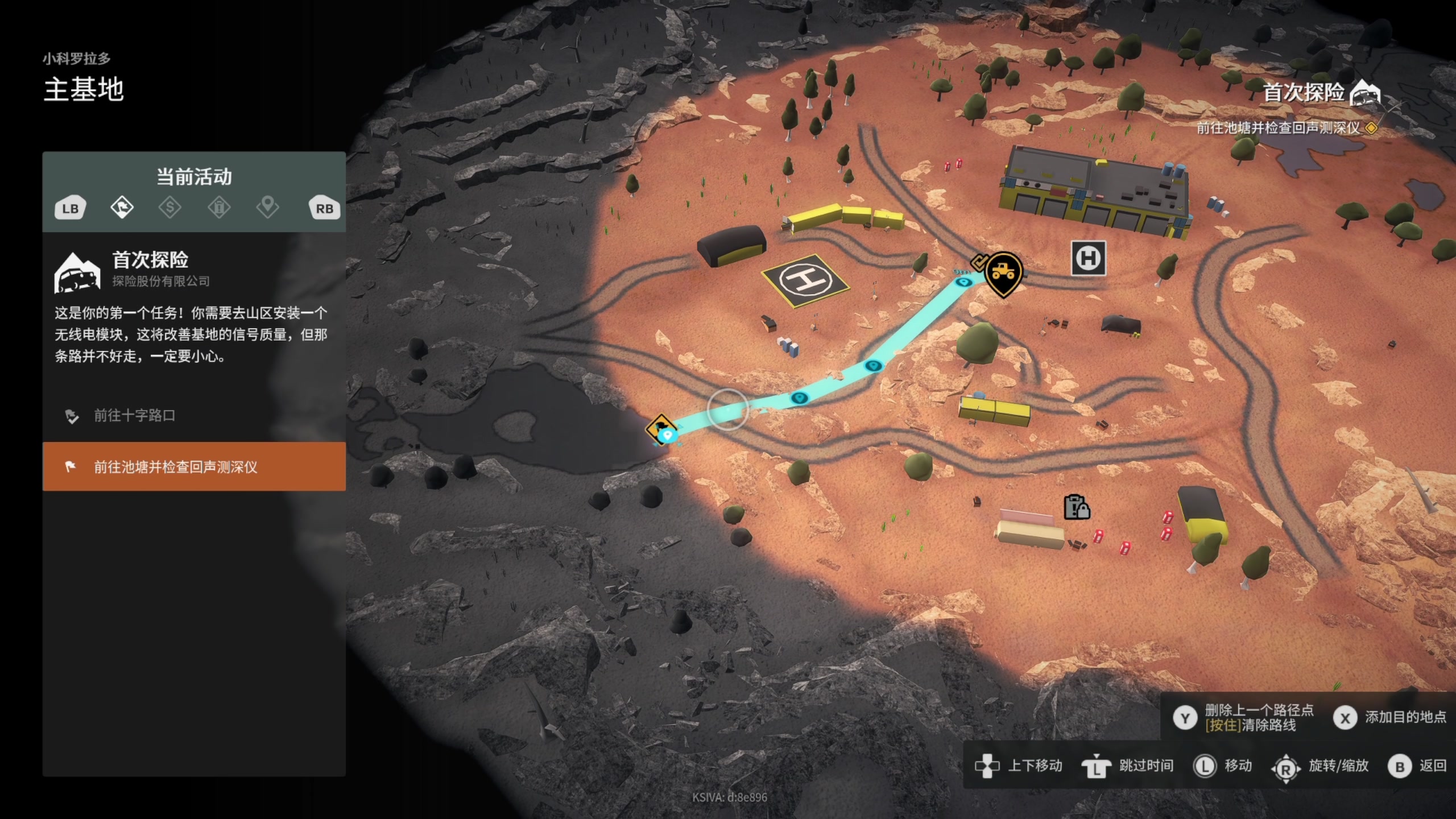
Task: Switch to the dollar-sign diamond tab
Action: (170, 208)
